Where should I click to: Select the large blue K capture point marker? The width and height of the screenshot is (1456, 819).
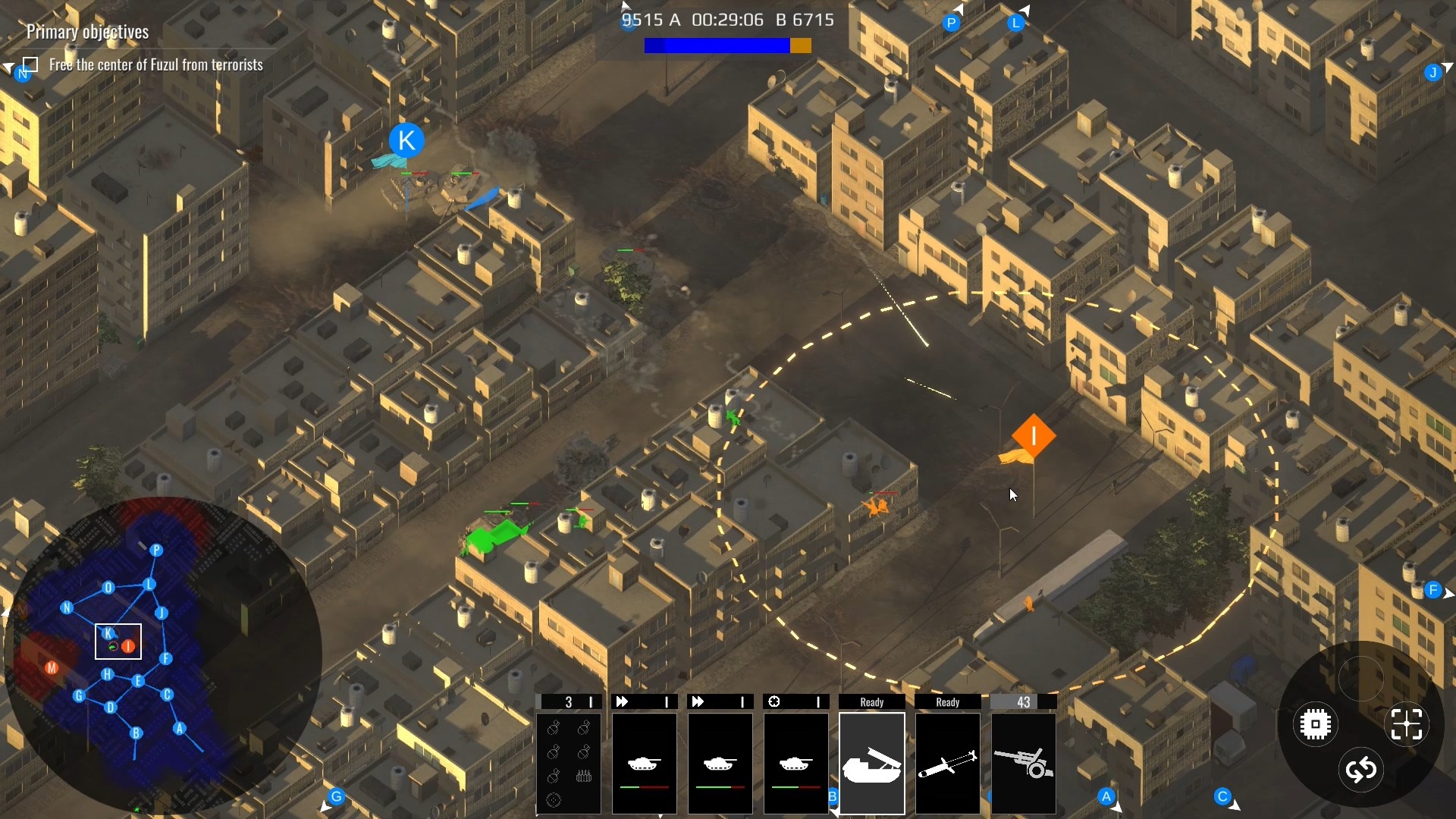click(x=406, y=140)
